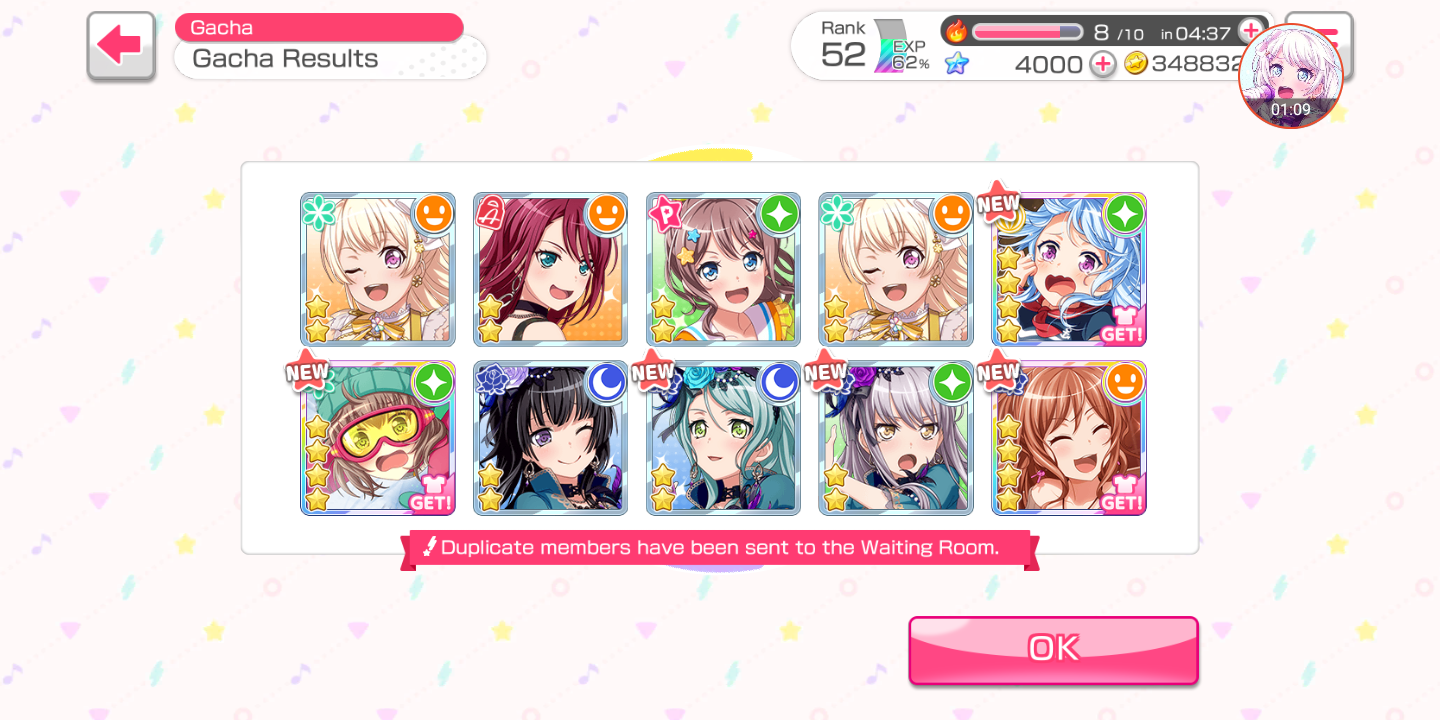Select the red-haired girl card
1440x720 pixels.
pos(550,269)
